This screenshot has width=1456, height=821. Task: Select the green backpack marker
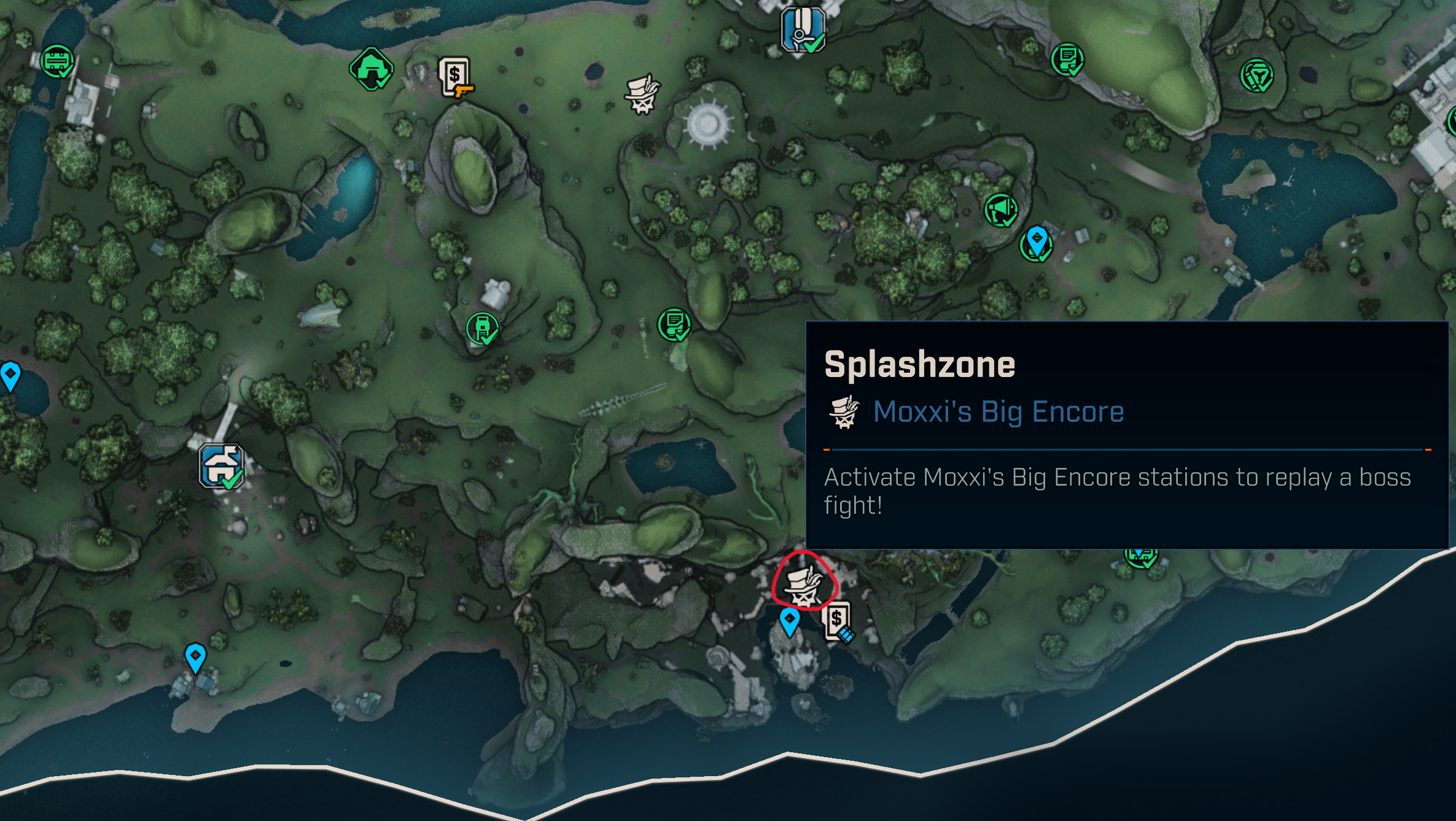pyautogui.click(x=482, y=328)
